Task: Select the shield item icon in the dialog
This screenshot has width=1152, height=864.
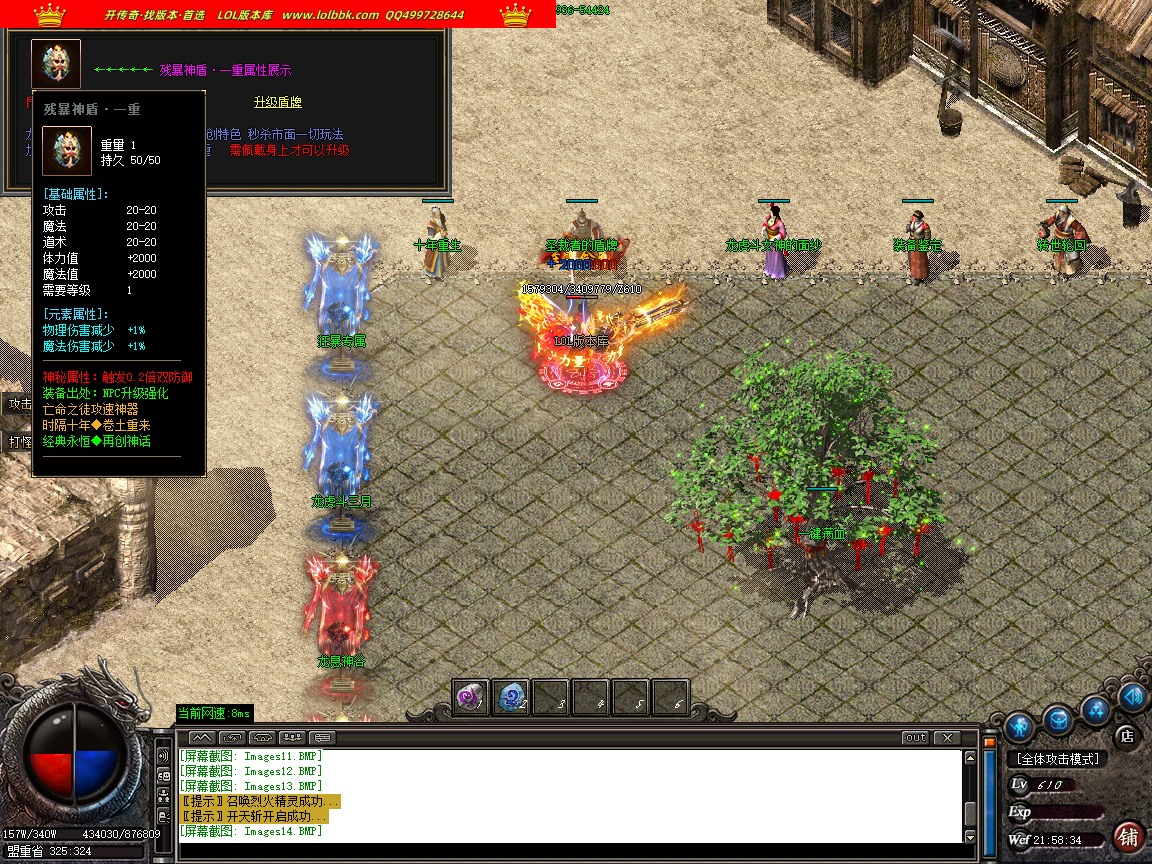Action: (x=55, y=63)
